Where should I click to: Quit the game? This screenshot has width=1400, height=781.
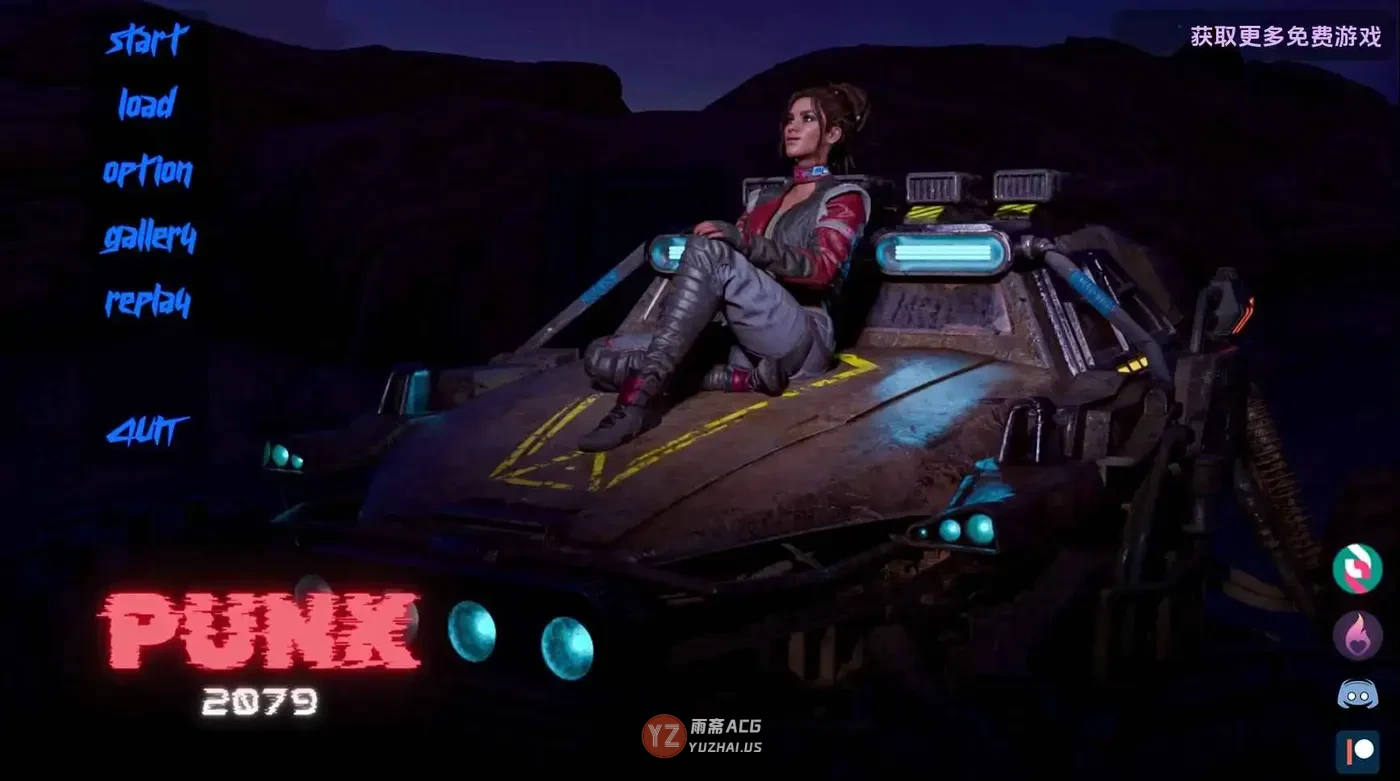point(148,431)
